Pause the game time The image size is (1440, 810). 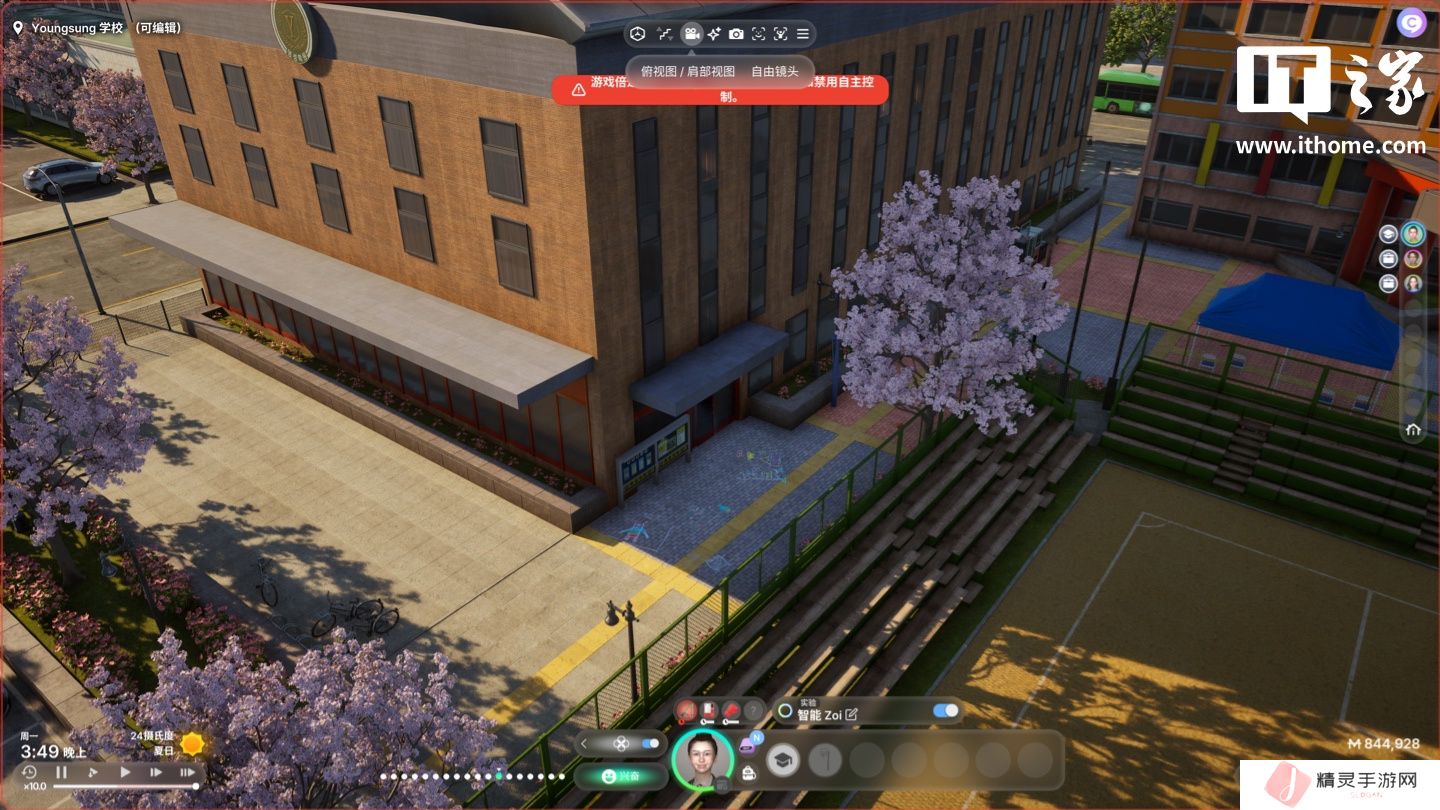tap(62, 772)
